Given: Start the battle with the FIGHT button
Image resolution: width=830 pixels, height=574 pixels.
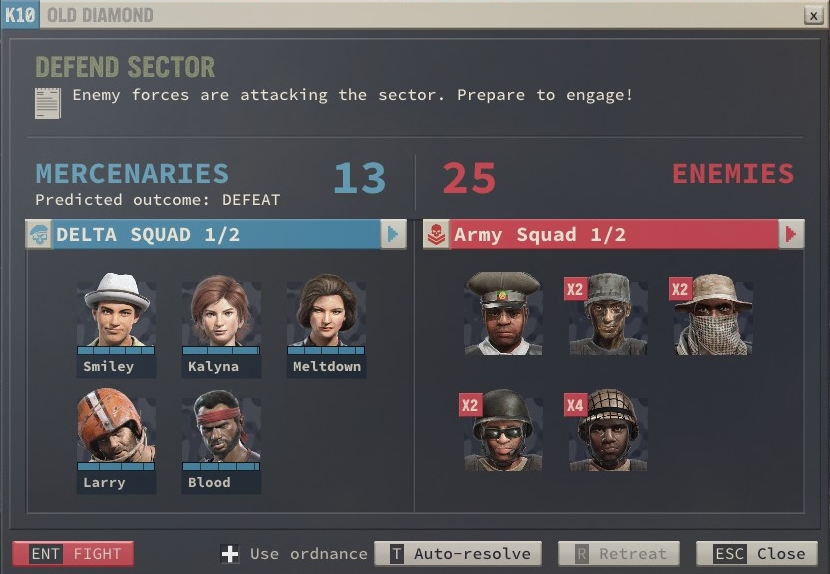Looking at the screenshot, I should (73, 553).
